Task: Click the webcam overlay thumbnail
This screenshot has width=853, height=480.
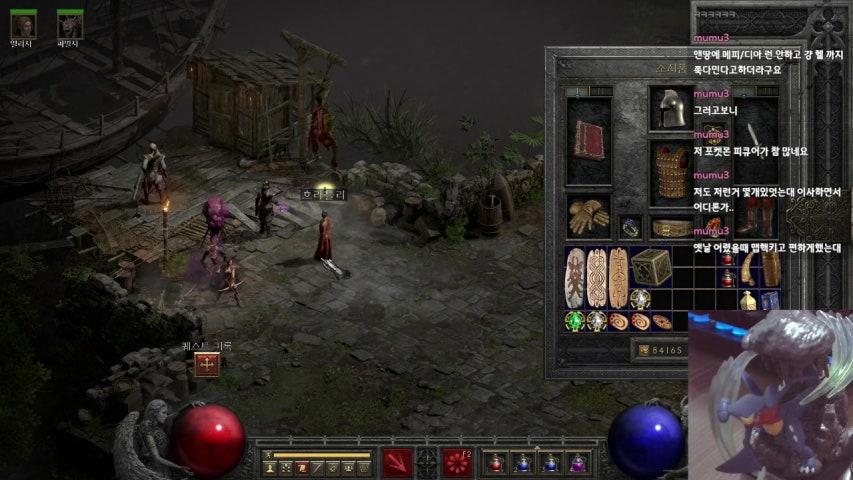Action: (x=770, y=394)
